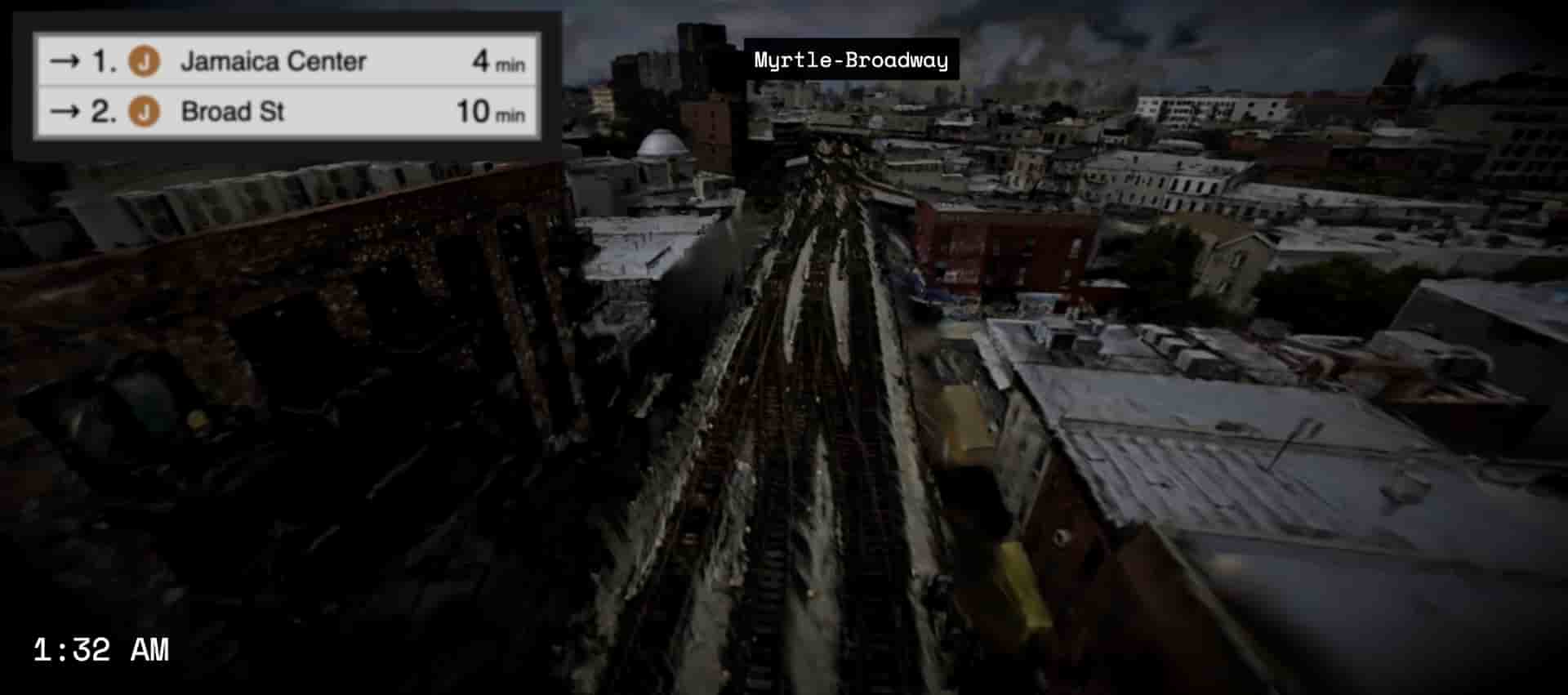Click the Myrtle-Broadway station name tag
Viewport: 1568px width, 695px height.
tap(852, 59)
